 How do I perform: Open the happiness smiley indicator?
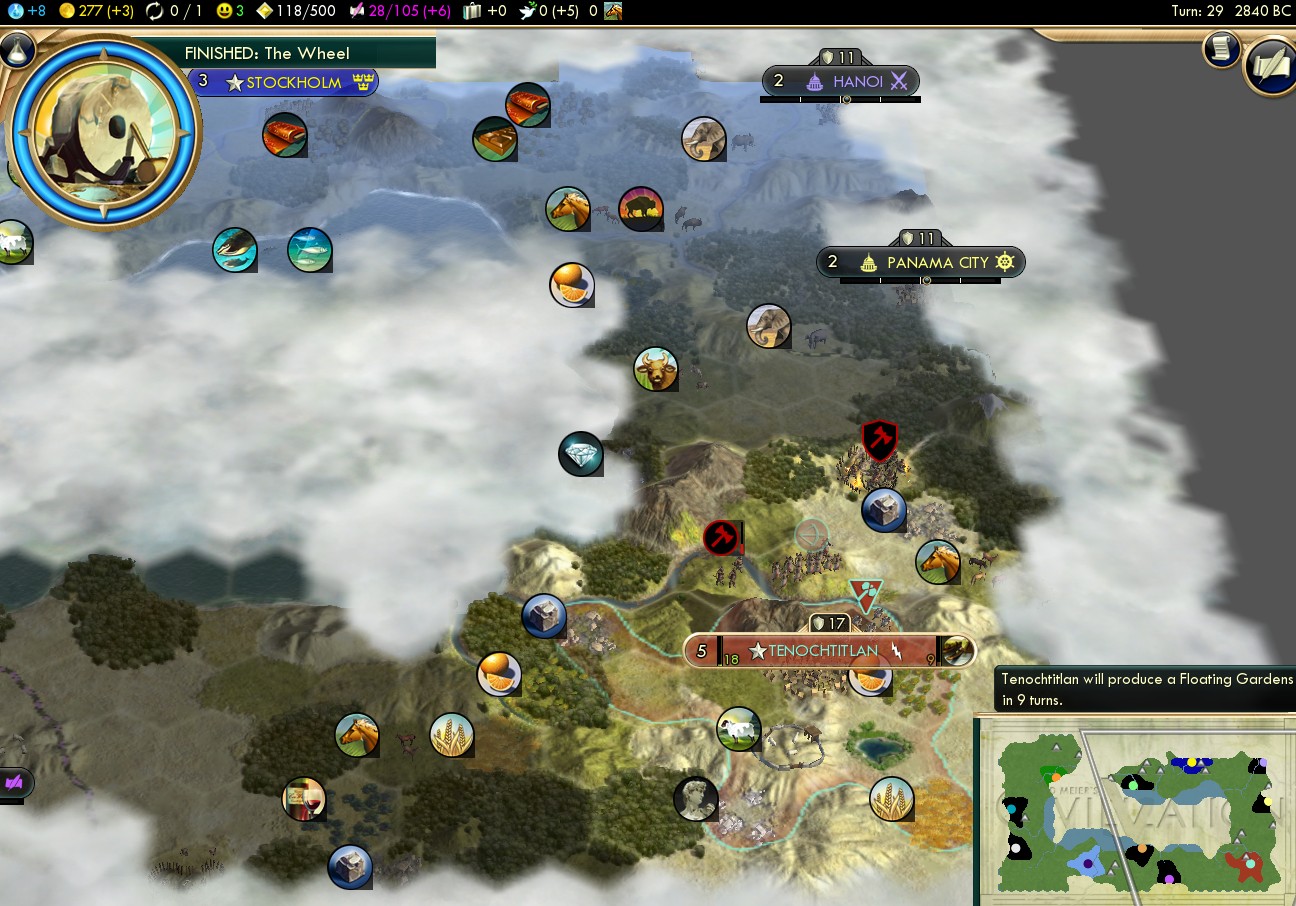[x=232, y=11]
